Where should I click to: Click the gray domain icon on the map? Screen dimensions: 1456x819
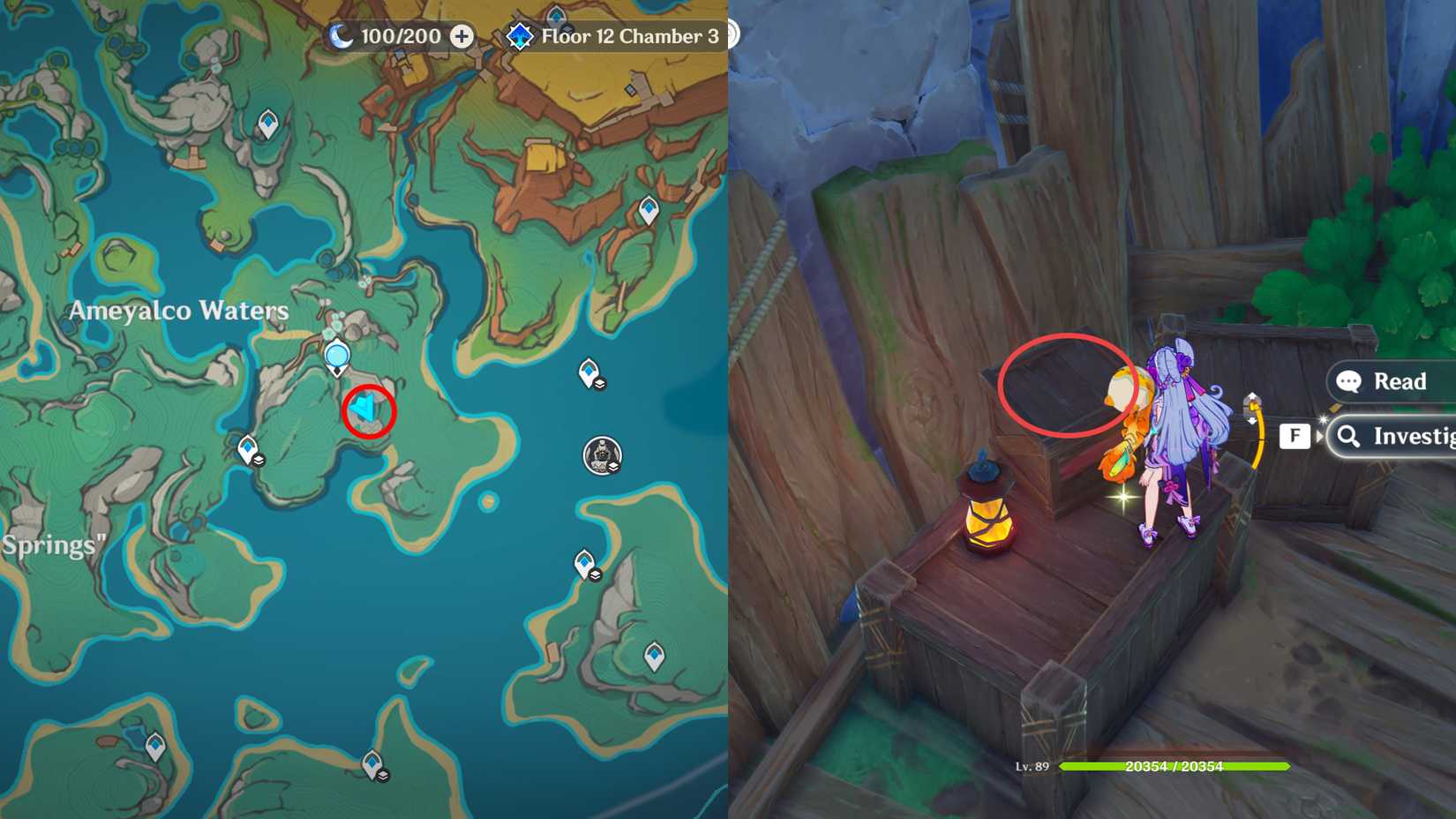click(x=601, y=455)
